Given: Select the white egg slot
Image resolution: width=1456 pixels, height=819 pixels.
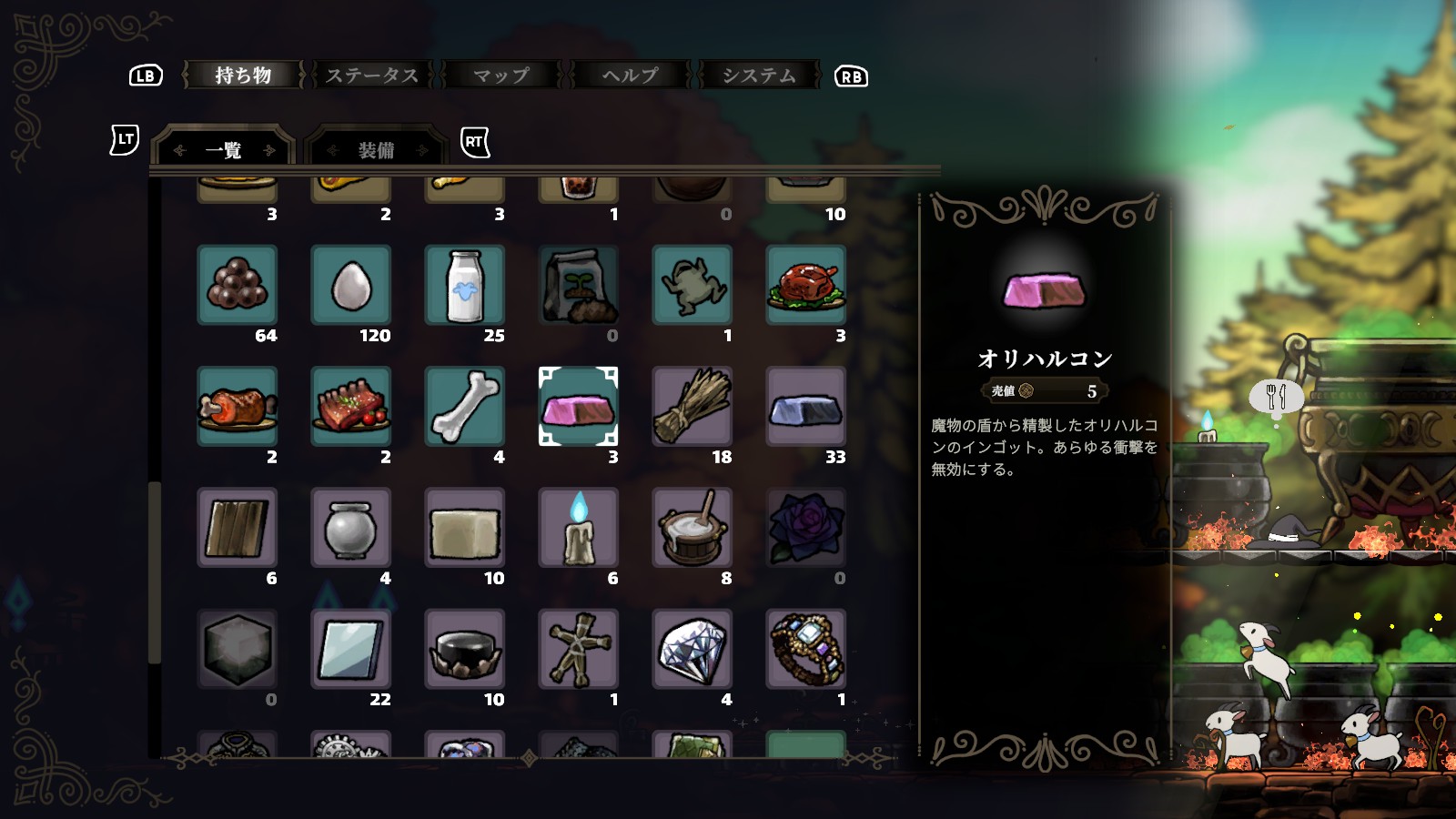Looking at the screenshot, I should [x=350, y=285].
